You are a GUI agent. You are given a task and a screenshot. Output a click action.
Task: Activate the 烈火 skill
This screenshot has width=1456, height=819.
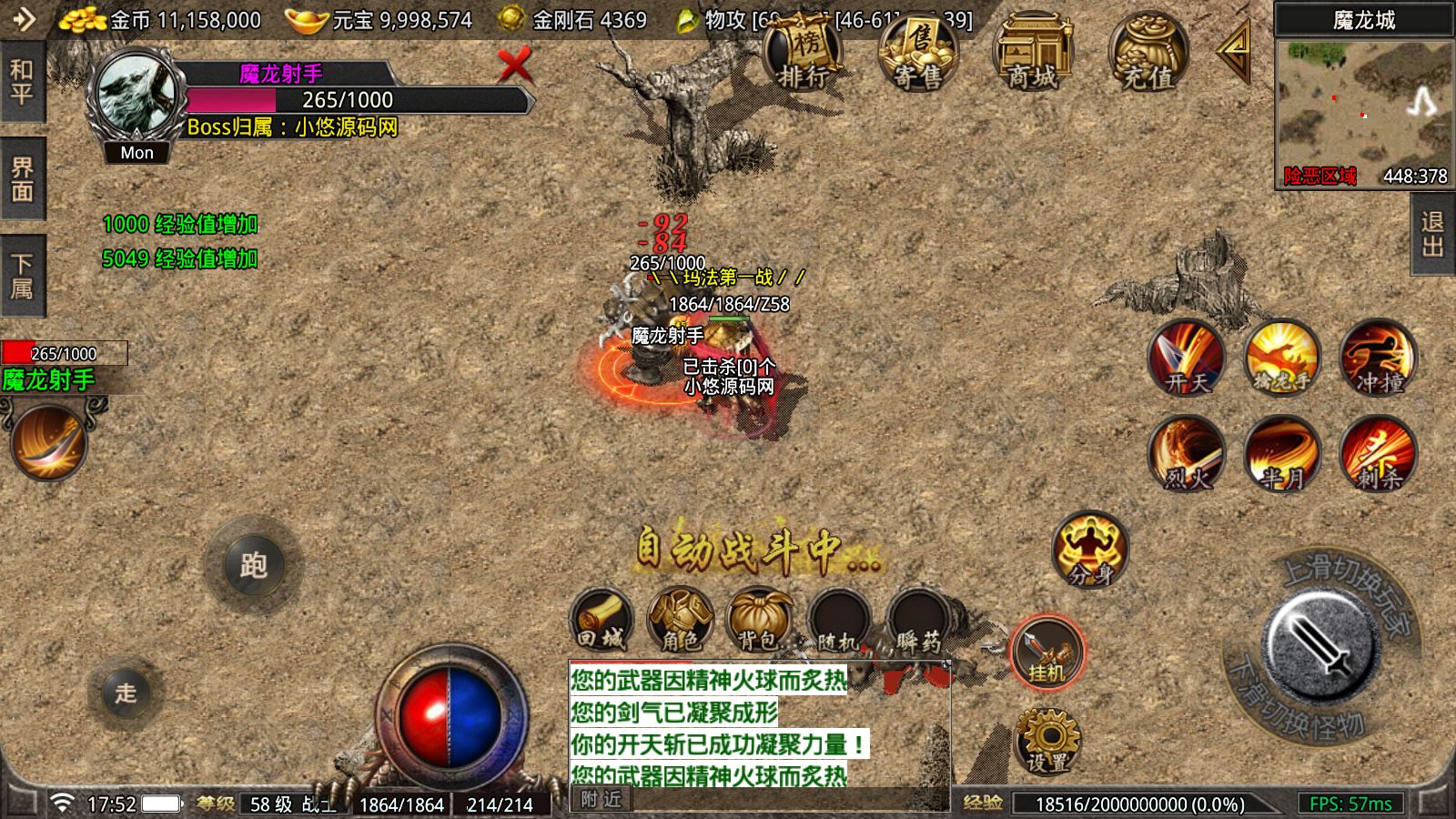tap(1187, 454)
